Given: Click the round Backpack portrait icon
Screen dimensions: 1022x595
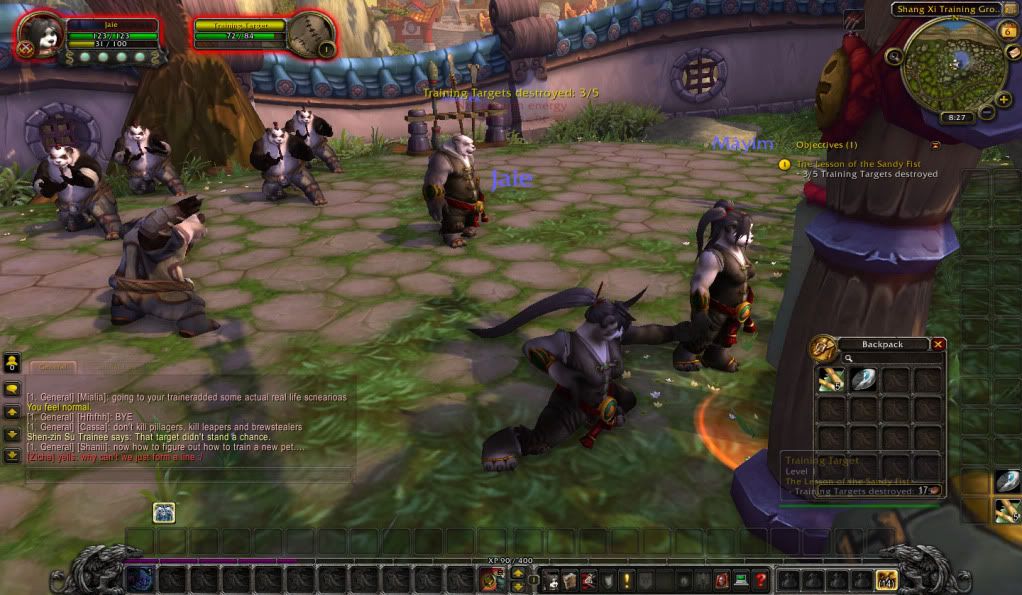Looking at the screenshot, I should 823,347.
